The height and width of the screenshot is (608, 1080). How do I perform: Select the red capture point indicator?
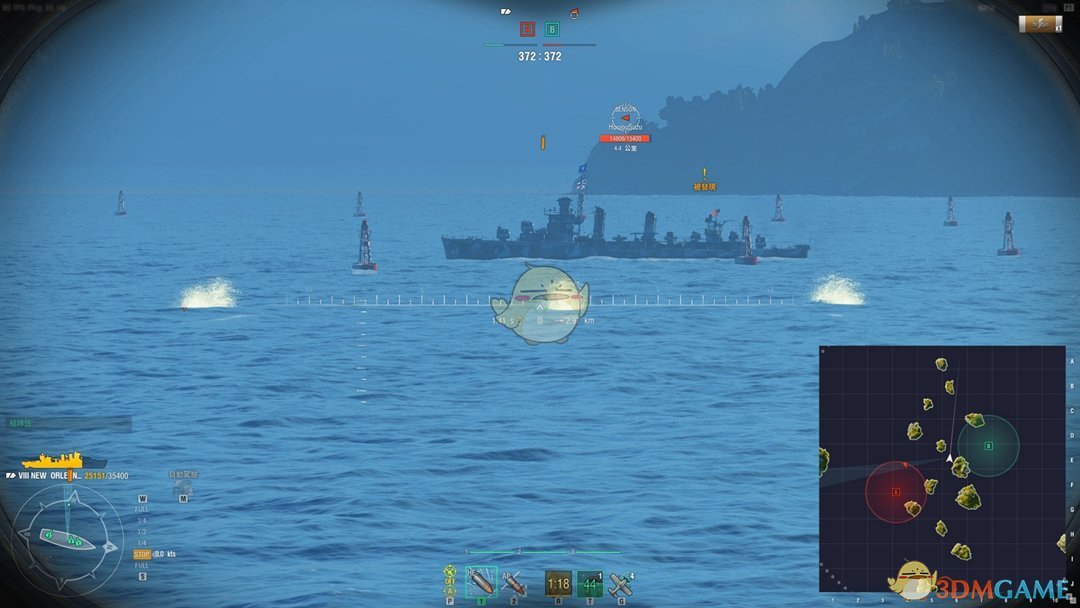(527, 30)
